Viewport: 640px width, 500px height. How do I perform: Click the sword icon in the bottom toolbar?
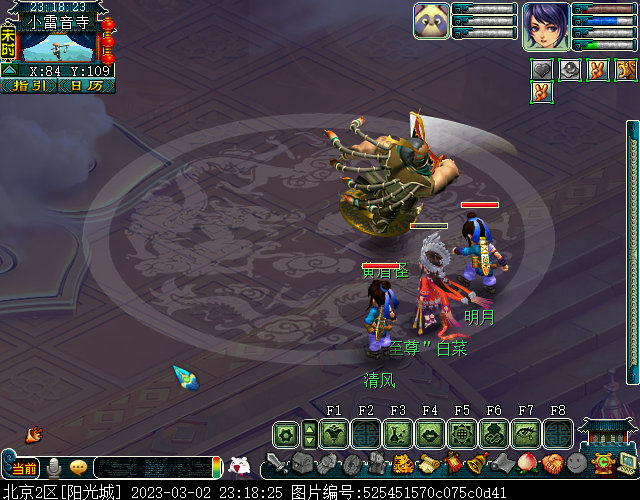tap(278, 465)
